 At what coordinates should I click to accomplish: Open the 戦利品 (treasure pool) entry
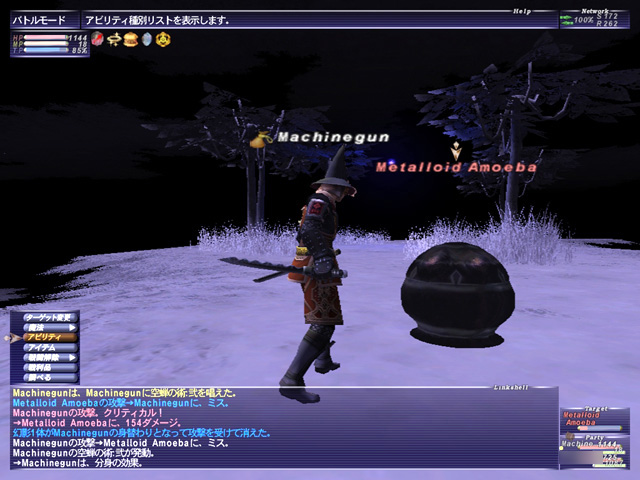click(48, 367)
